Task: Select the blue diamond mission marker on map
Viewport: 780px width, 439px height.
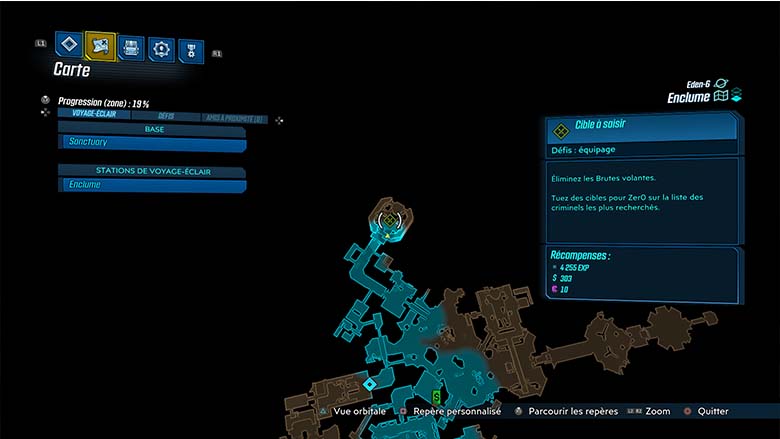Action: coord(369,384)
